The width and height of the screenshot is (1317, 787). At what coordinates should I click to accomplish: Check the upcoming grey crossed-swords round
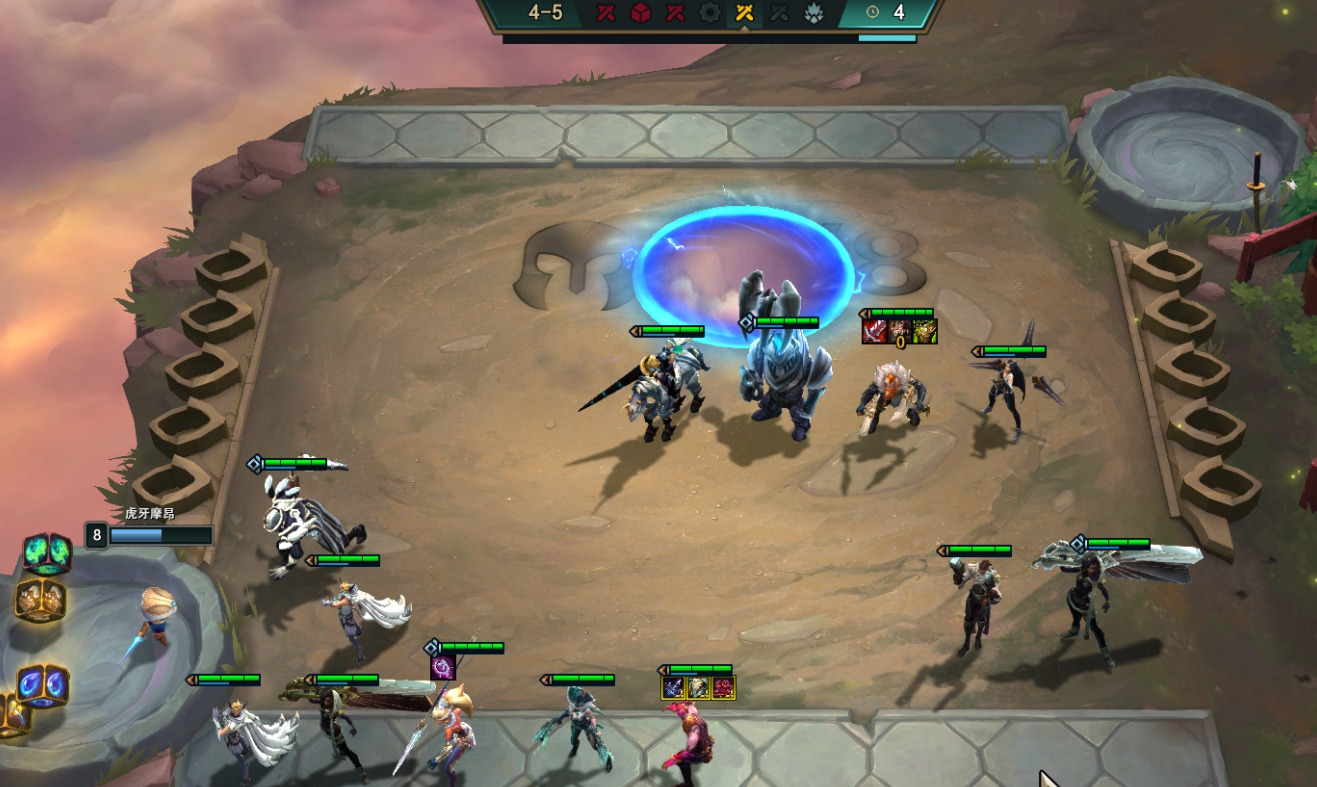coord(779,13)
